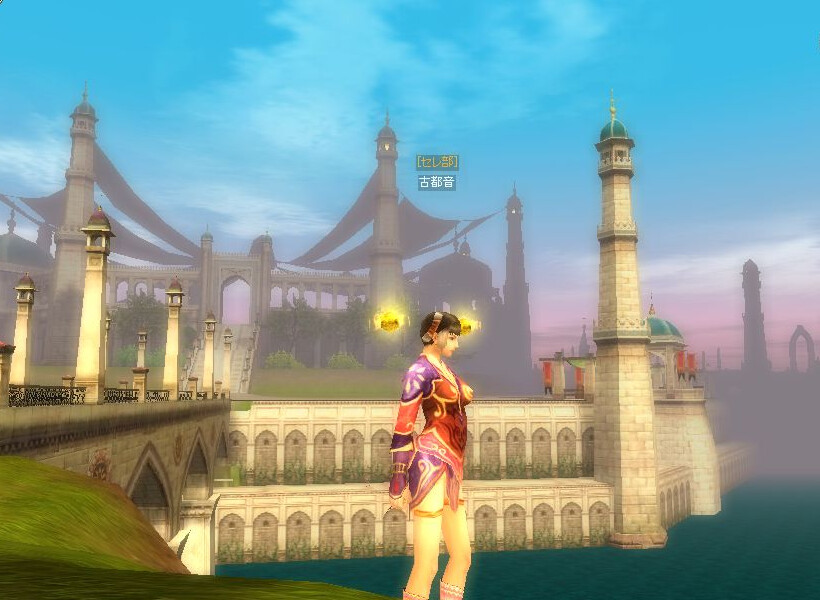This screenshot has width=820, height=600.
Task: Click the guild tag [セレ部]
Action: click(437, 161)
